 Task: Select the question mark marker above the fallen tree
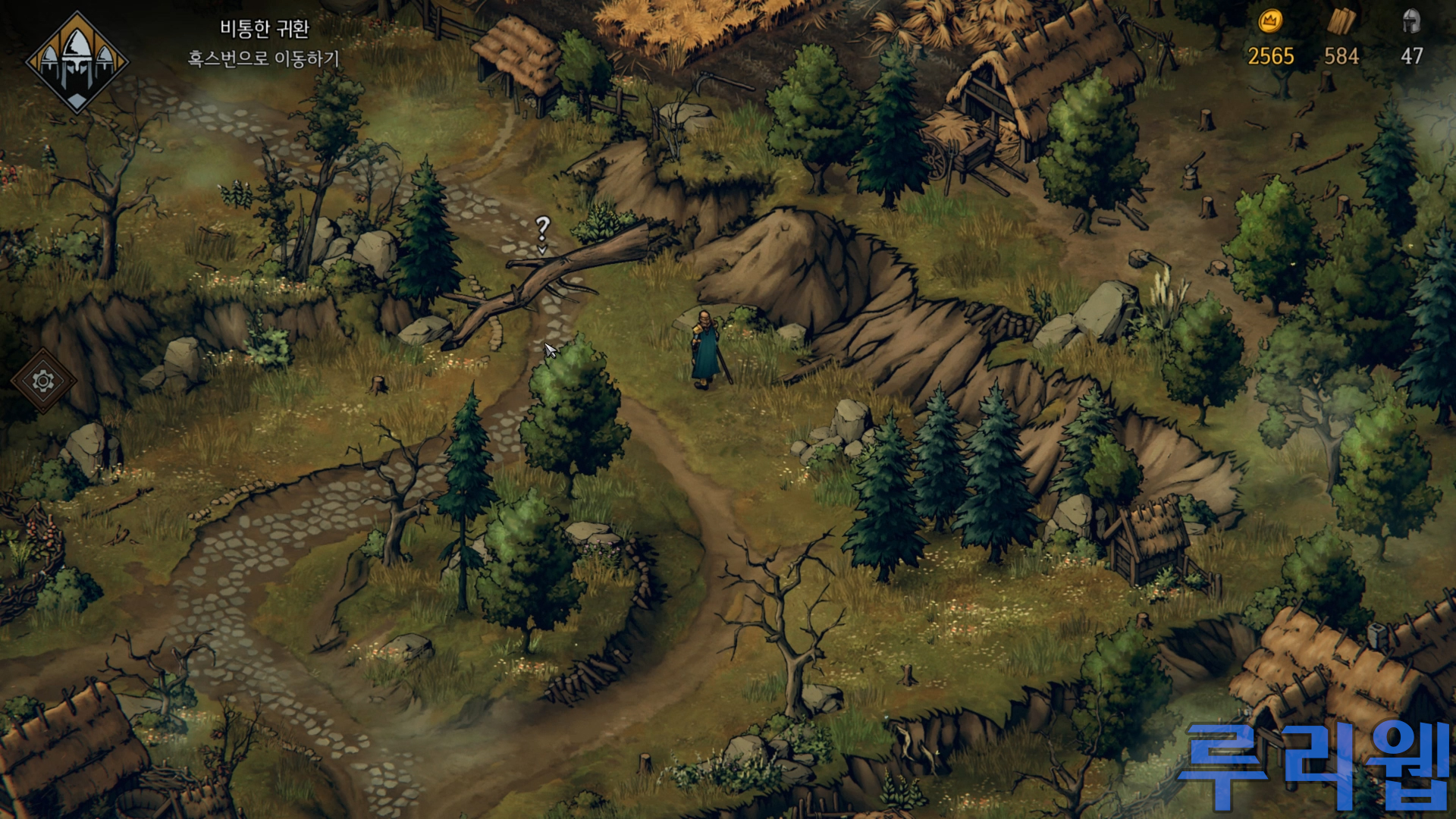542,228
